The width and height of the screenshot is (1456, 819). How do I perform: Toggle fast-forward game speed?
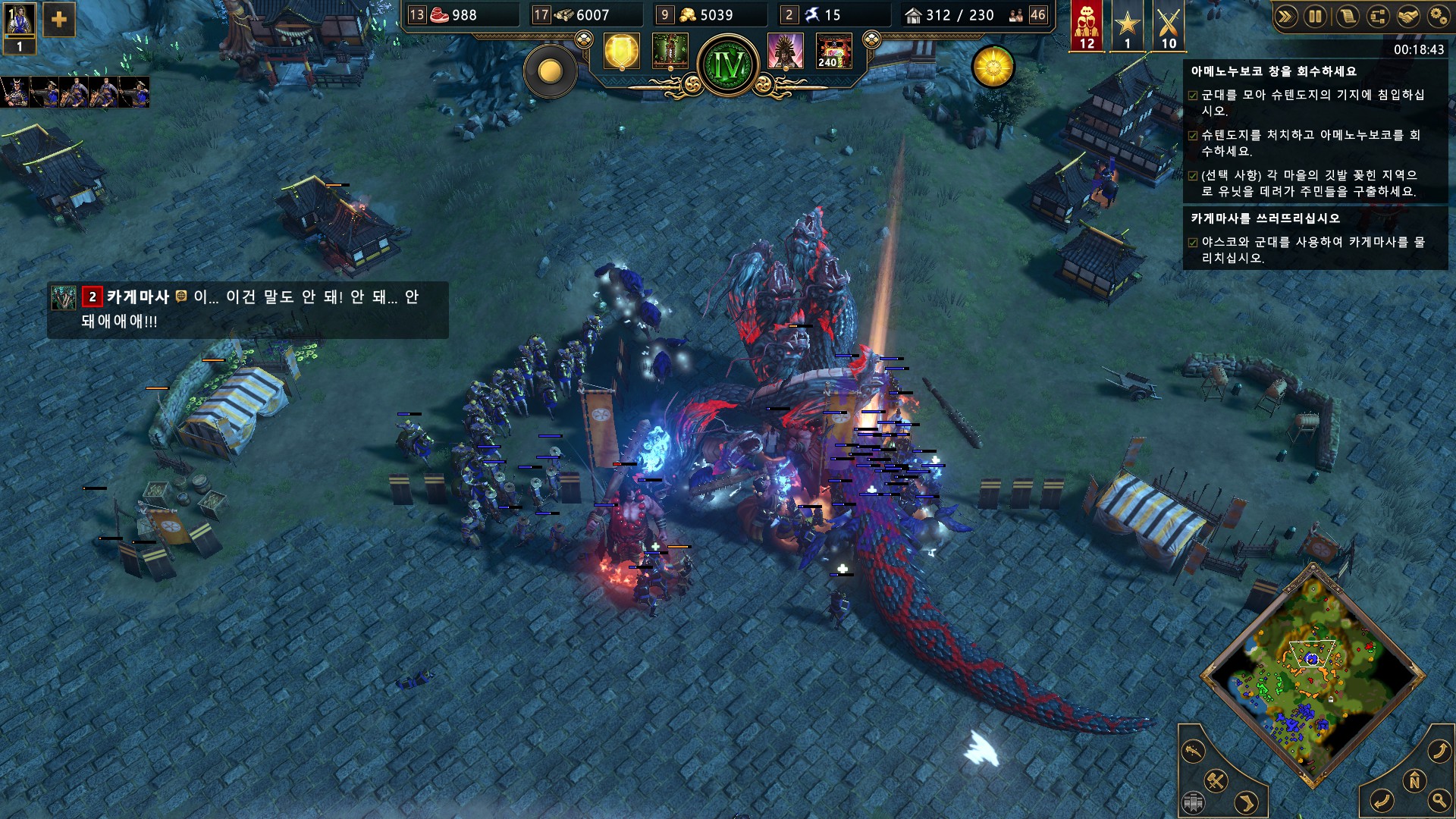coord(1285,17)
